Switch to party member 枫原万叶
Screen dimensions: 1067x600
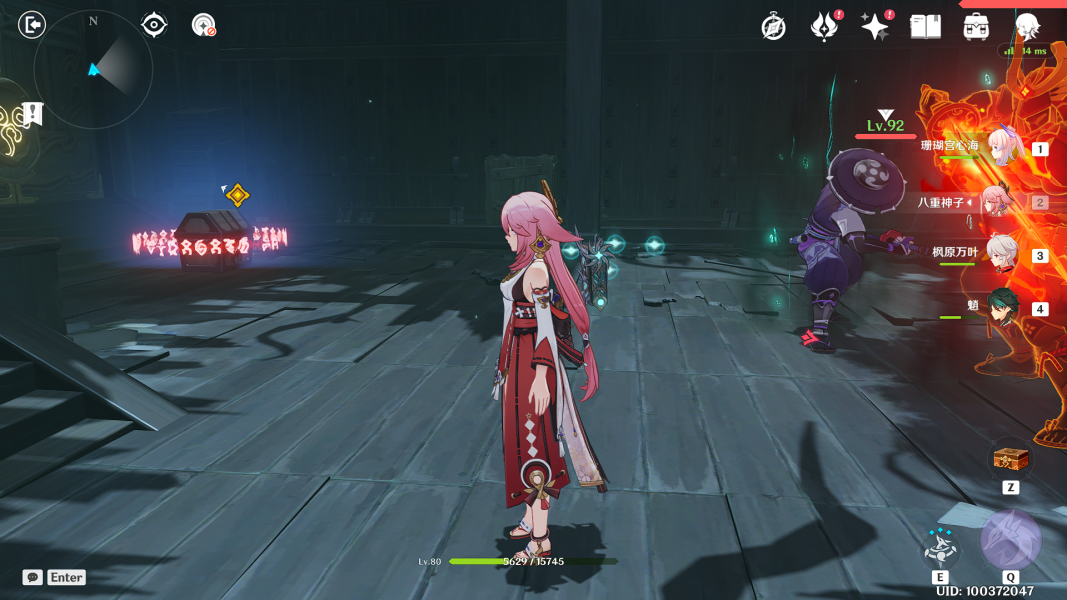click(1001, 254)
